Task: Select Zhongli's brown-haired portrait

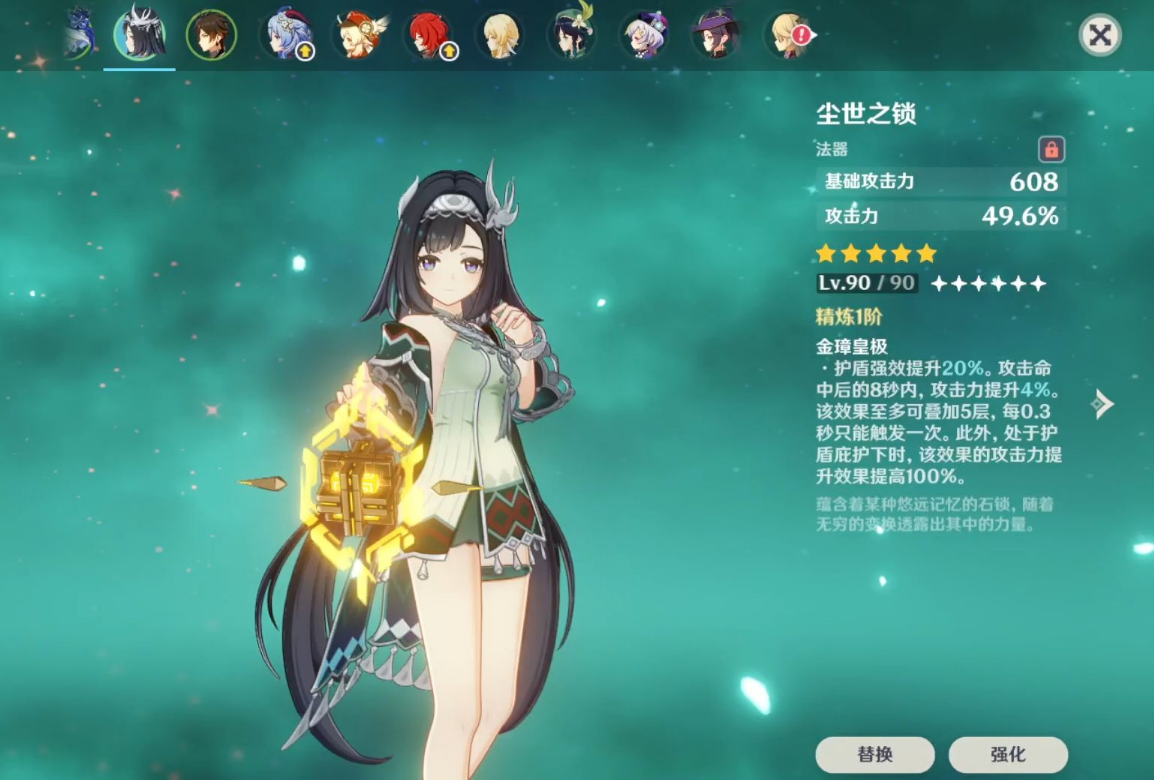Action: tap(212, 35)
